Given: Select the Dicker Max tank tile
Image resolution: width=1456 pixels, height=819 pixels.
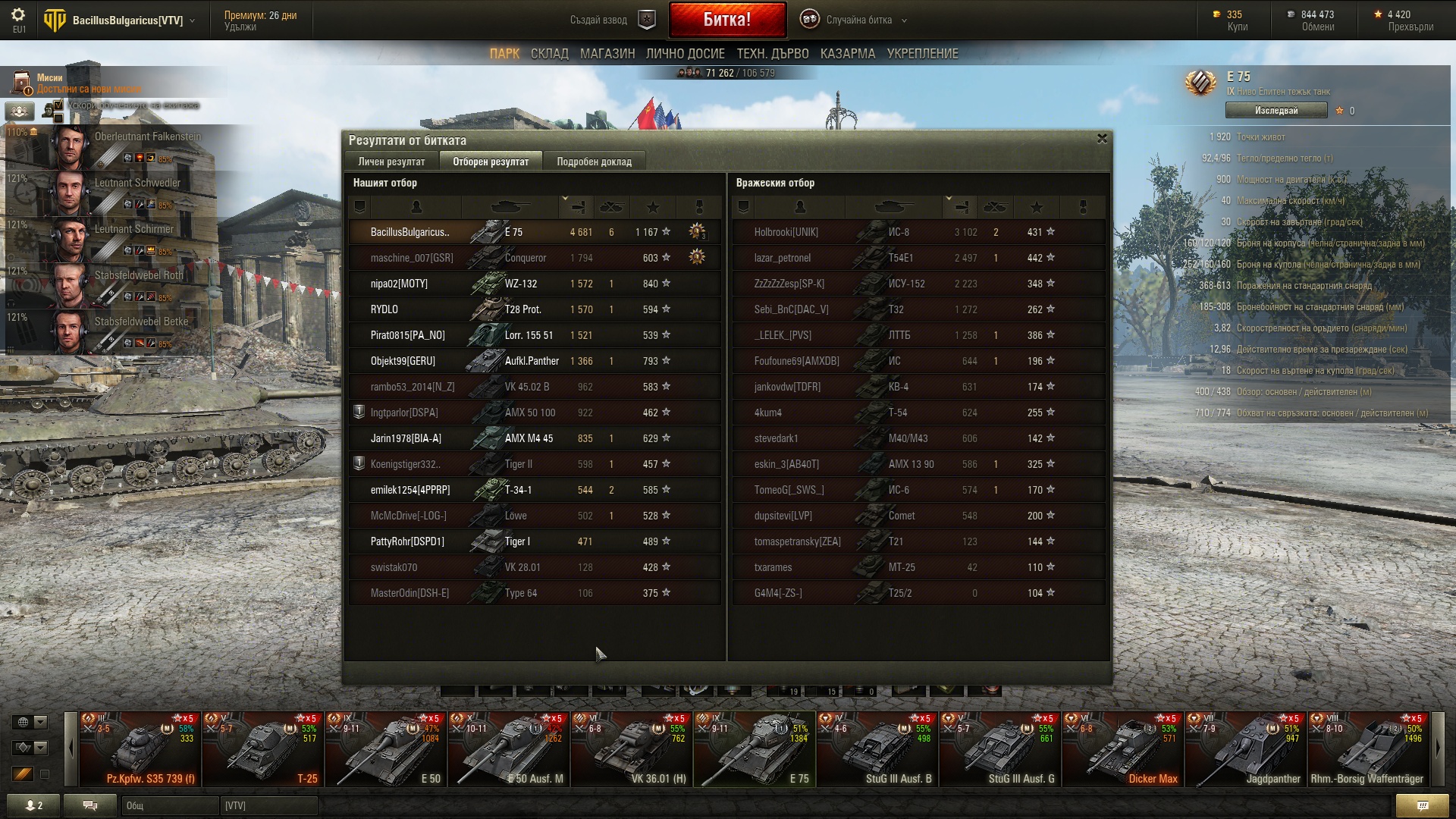Looking at the screenshot, I should 1123,751.
